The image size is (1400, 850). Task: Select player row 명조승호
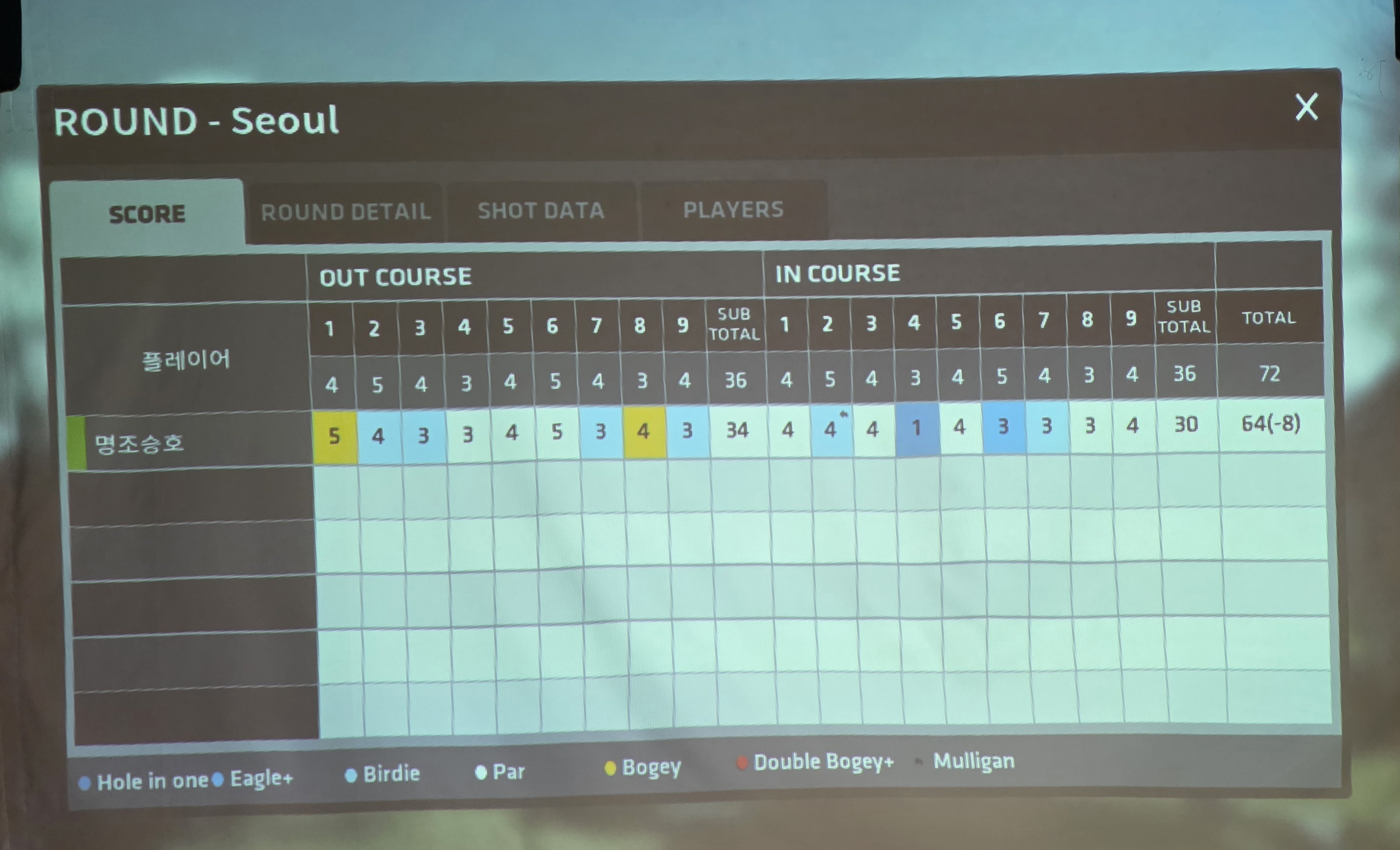coord(139,443)
